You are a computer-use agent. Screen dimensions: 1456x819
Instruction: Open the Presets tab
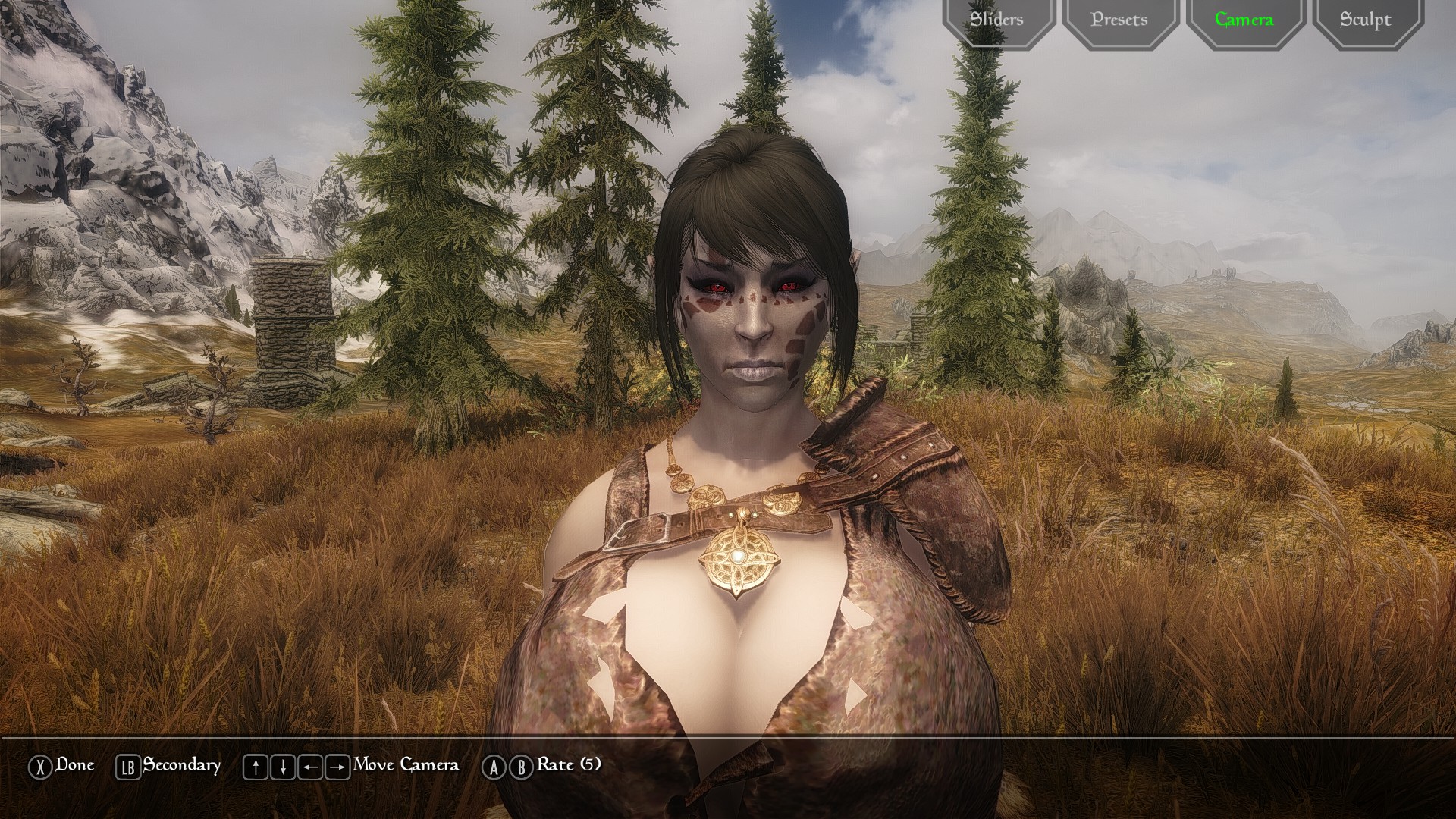(x=1119, y=20)
